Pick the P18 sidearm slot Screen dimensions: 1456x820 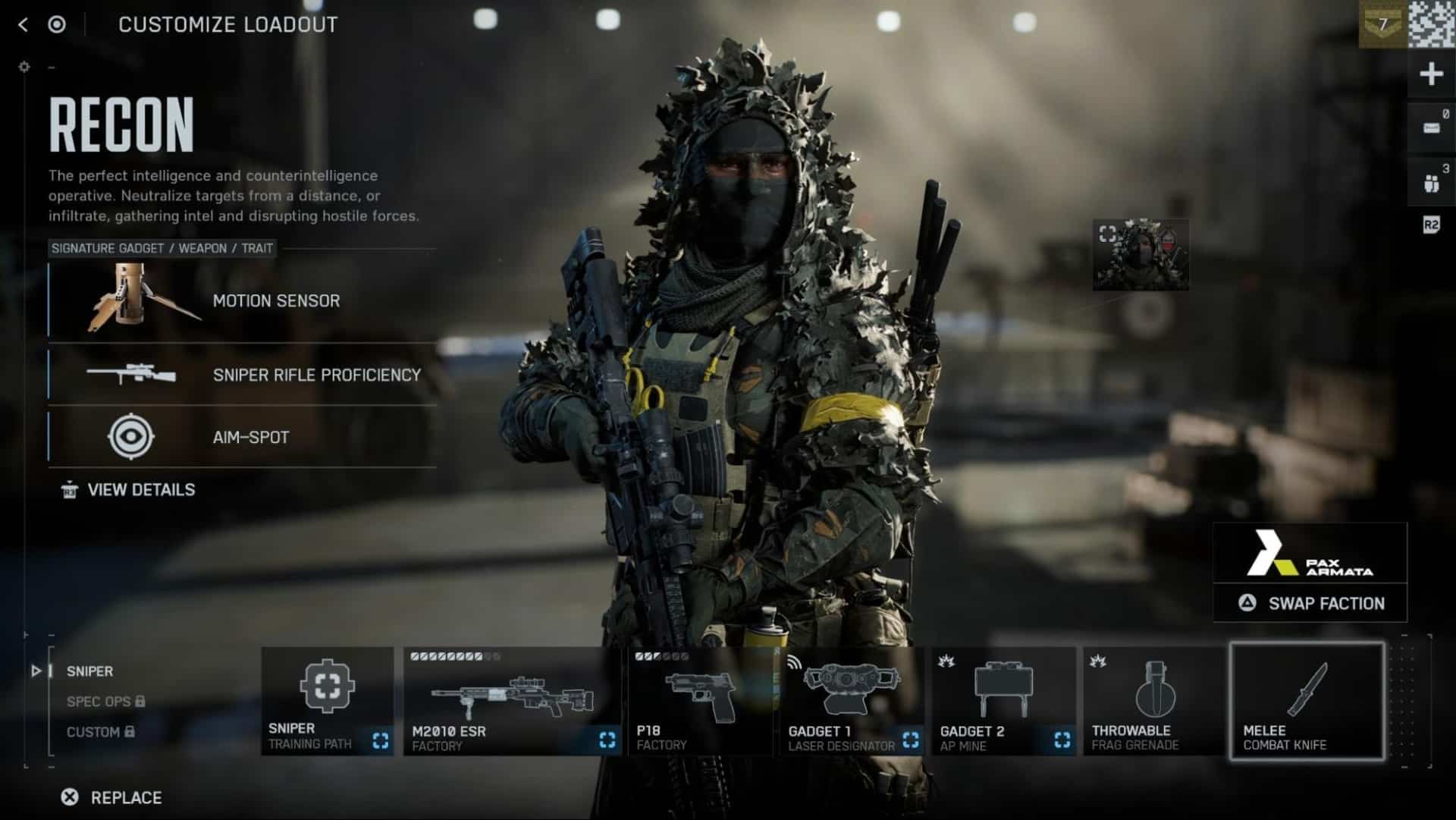[701, 701]
